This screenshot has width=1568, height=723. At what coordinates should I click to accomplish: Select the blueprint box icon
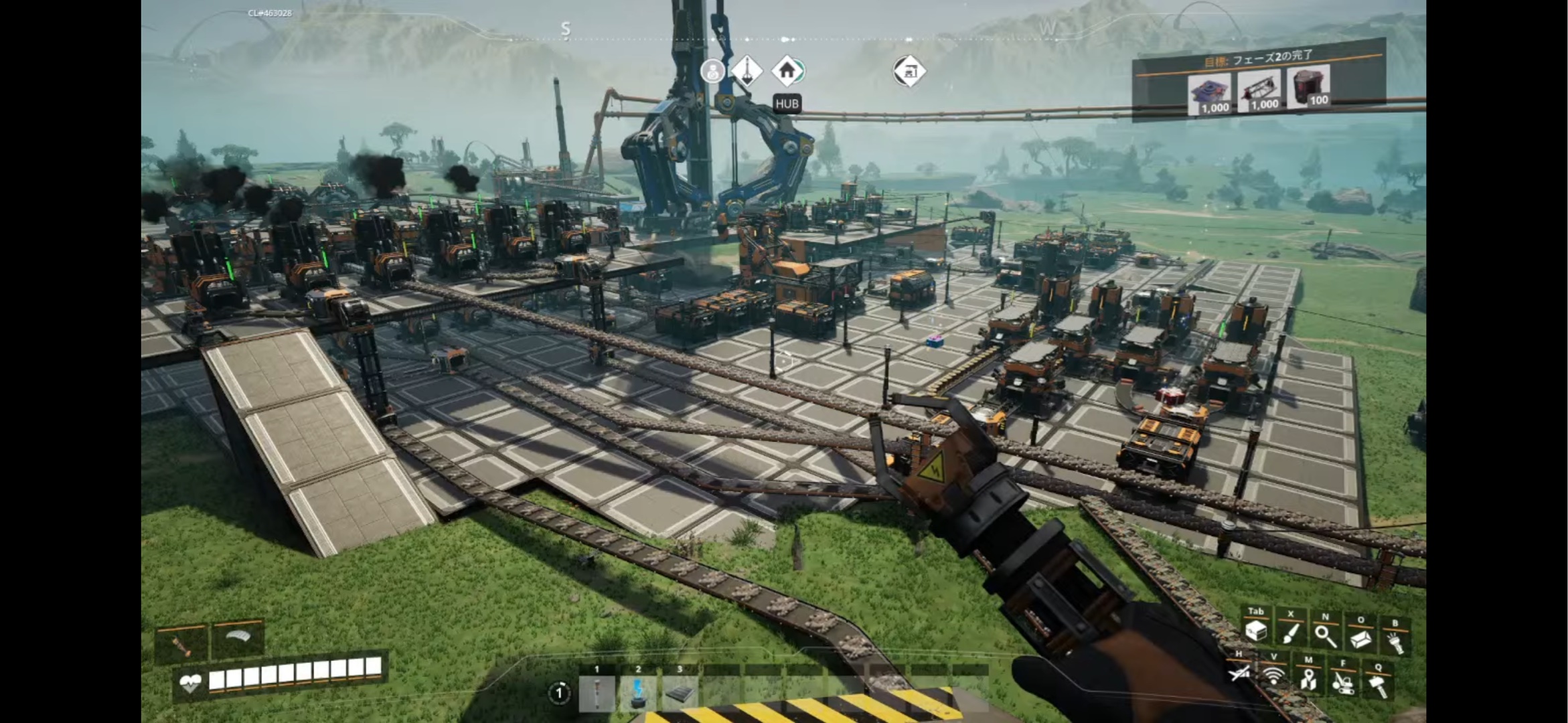tap(1360, 639)
